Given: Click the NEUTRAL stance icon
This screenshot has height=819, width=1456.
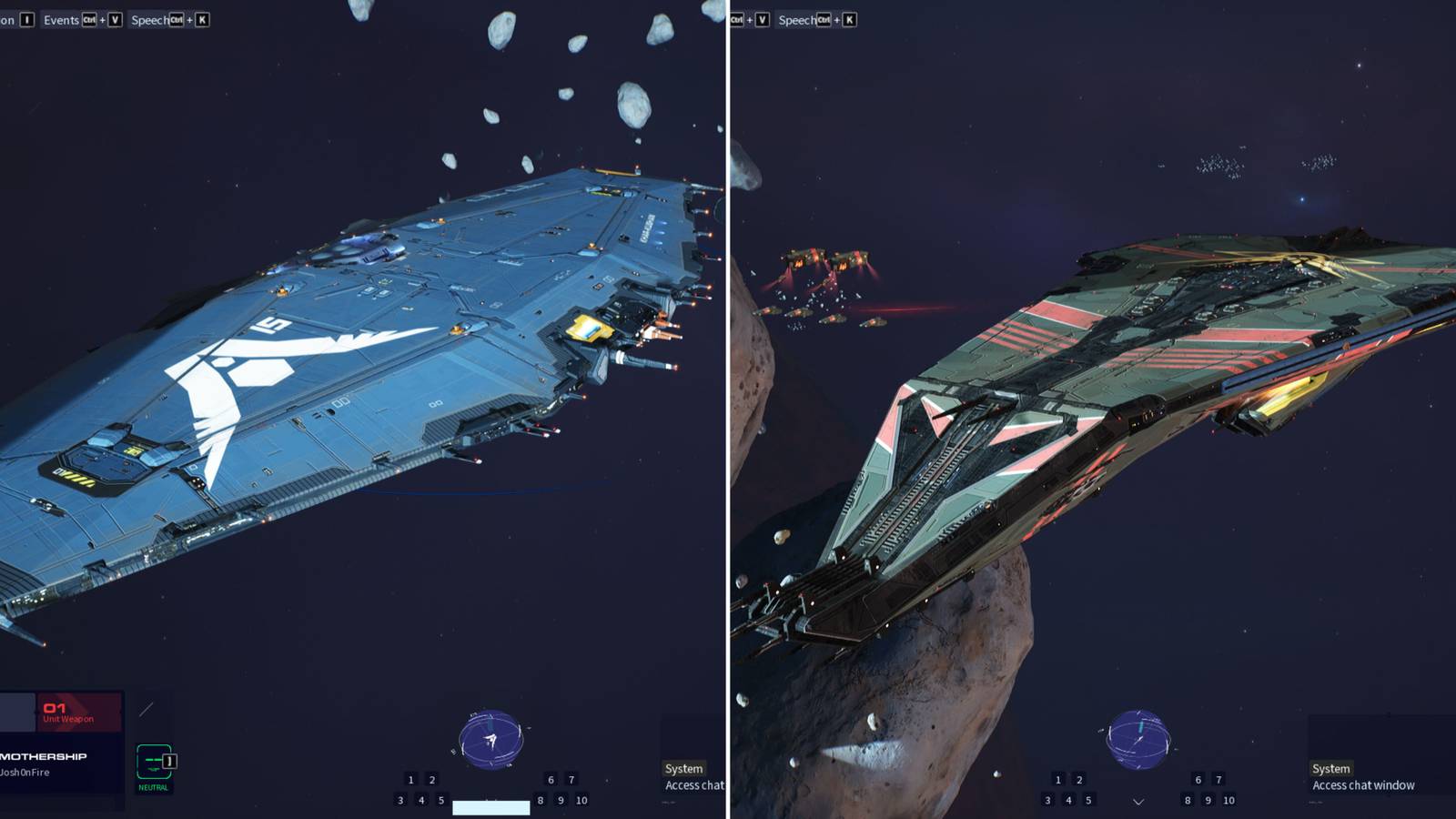Looking at the screenshot, I should pyautogui.click(x=152, y=761).
